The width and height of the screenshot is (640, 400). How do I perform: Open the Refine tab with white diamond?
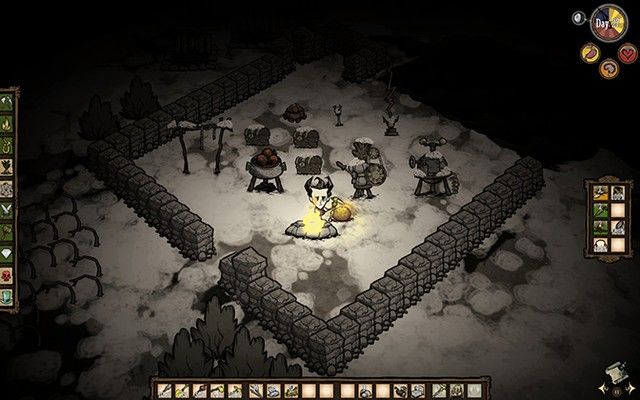click(x=8, y=255)
